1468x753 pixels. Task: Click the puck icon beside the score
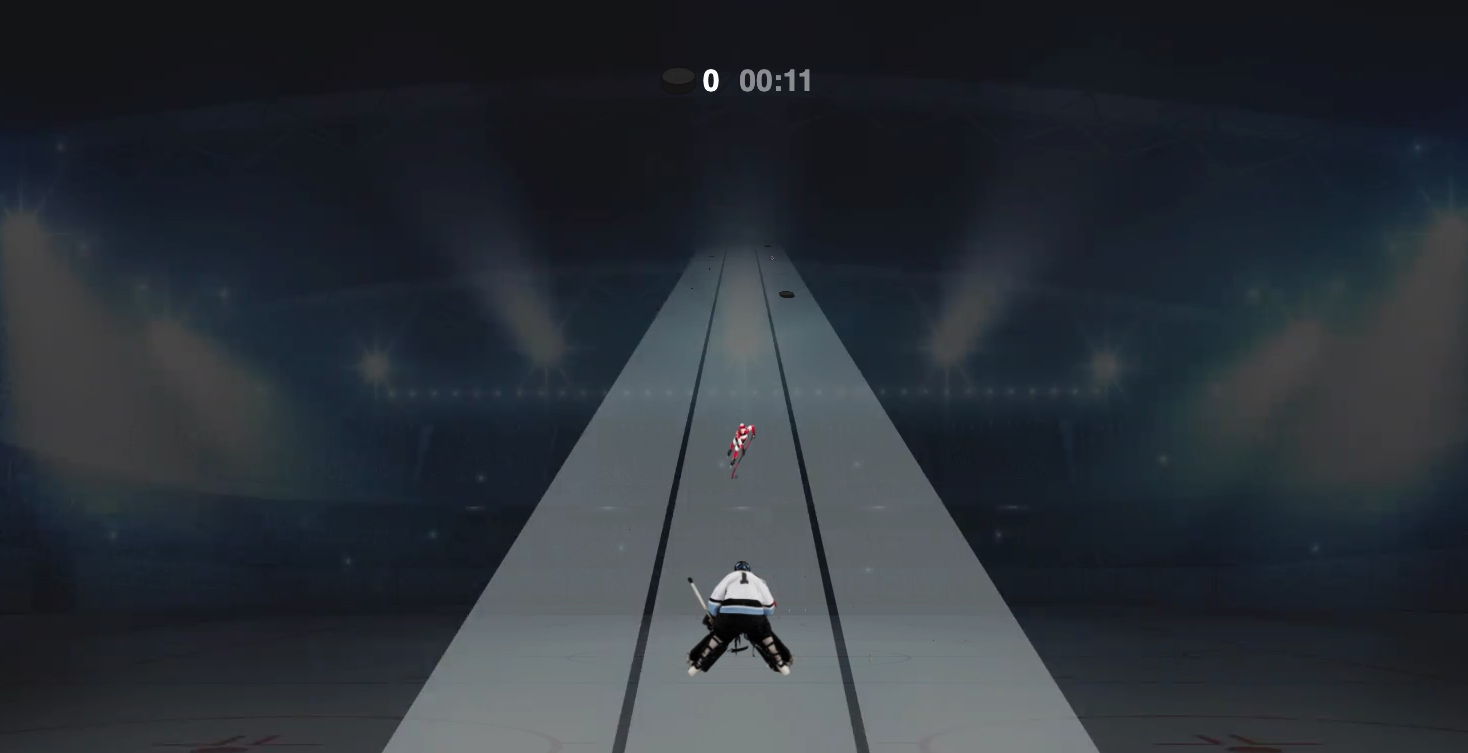680,80
